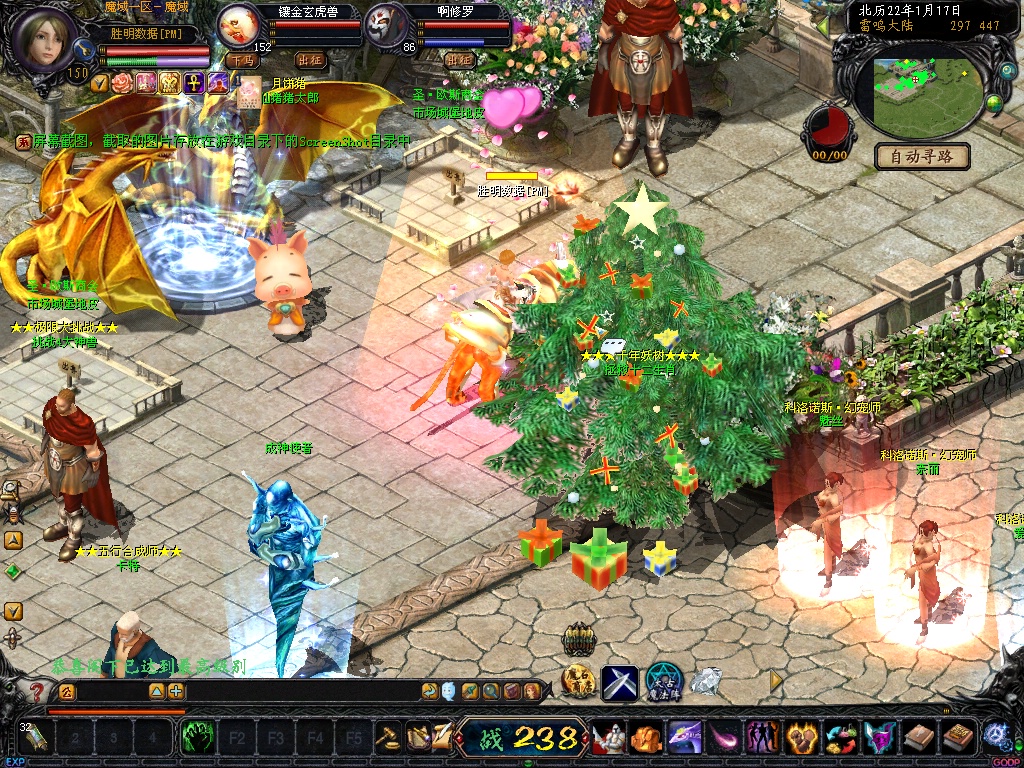Select the player character portrait
Image resolution: width=1024 pixels, height=768 pixels.
[43, 38]
